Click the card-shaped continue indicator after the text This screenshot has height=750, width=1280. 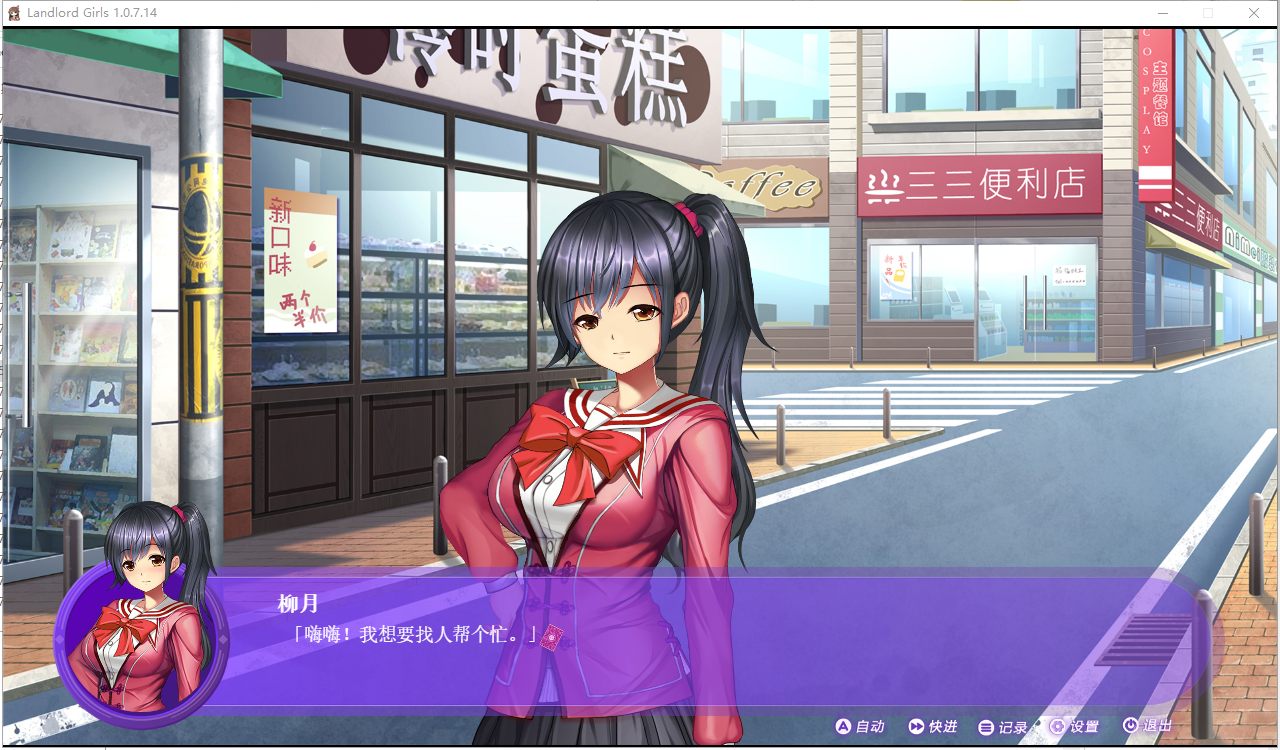point(552,637)
